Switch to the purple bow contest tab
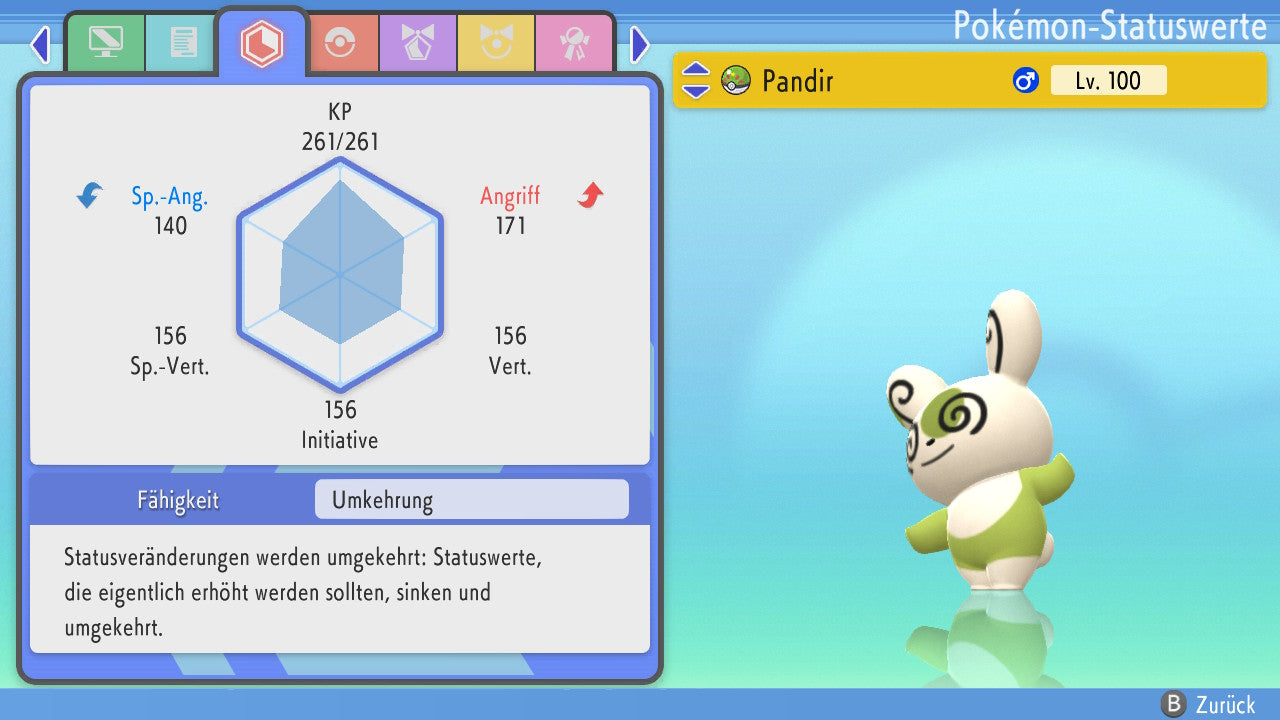The height and width of the screenshot is (720, 1280). [x=418, y=43]
